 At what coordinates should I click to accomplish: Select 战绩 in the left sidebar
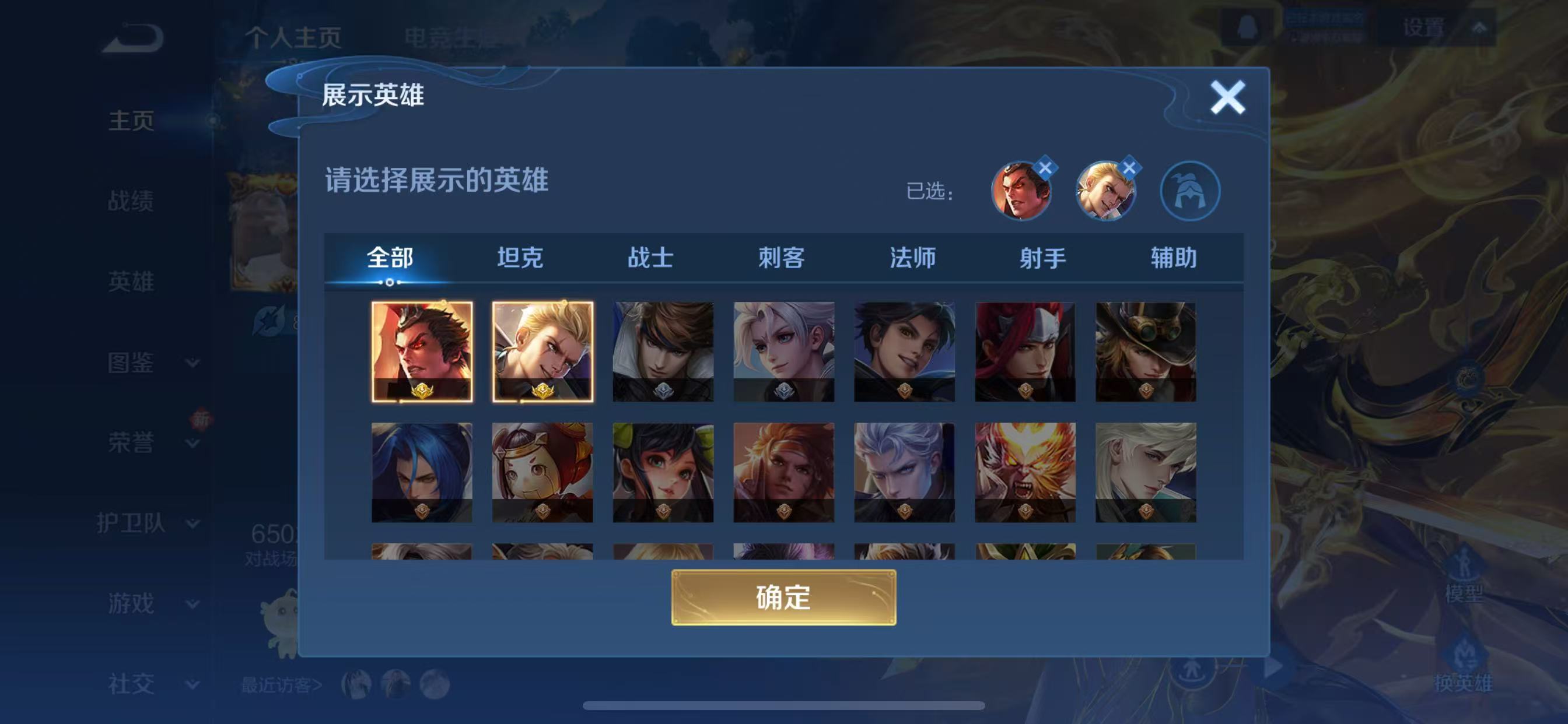(x=131, y=201)
